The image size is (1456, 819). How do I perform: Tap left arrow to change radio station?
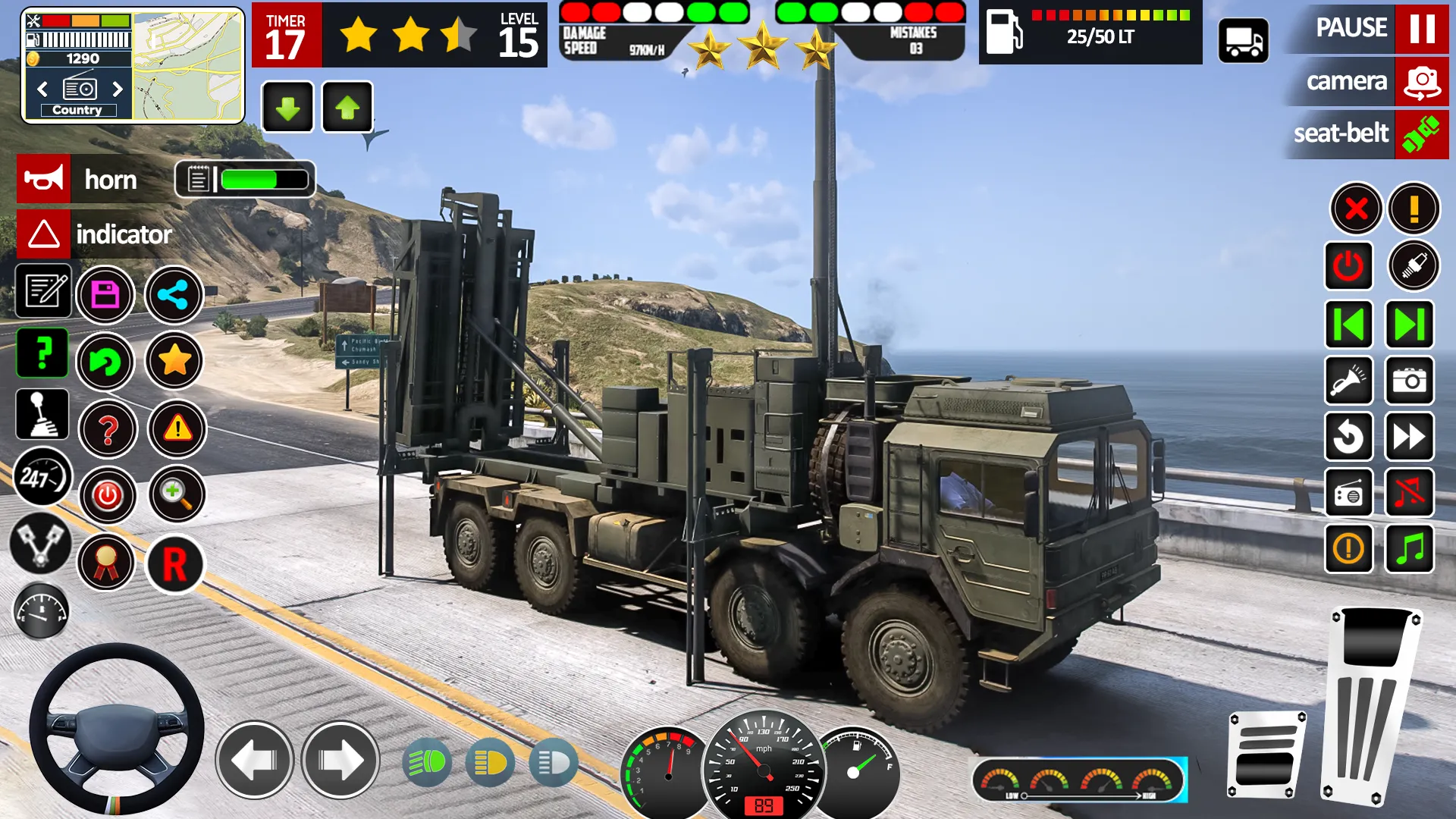click(42, 89)
